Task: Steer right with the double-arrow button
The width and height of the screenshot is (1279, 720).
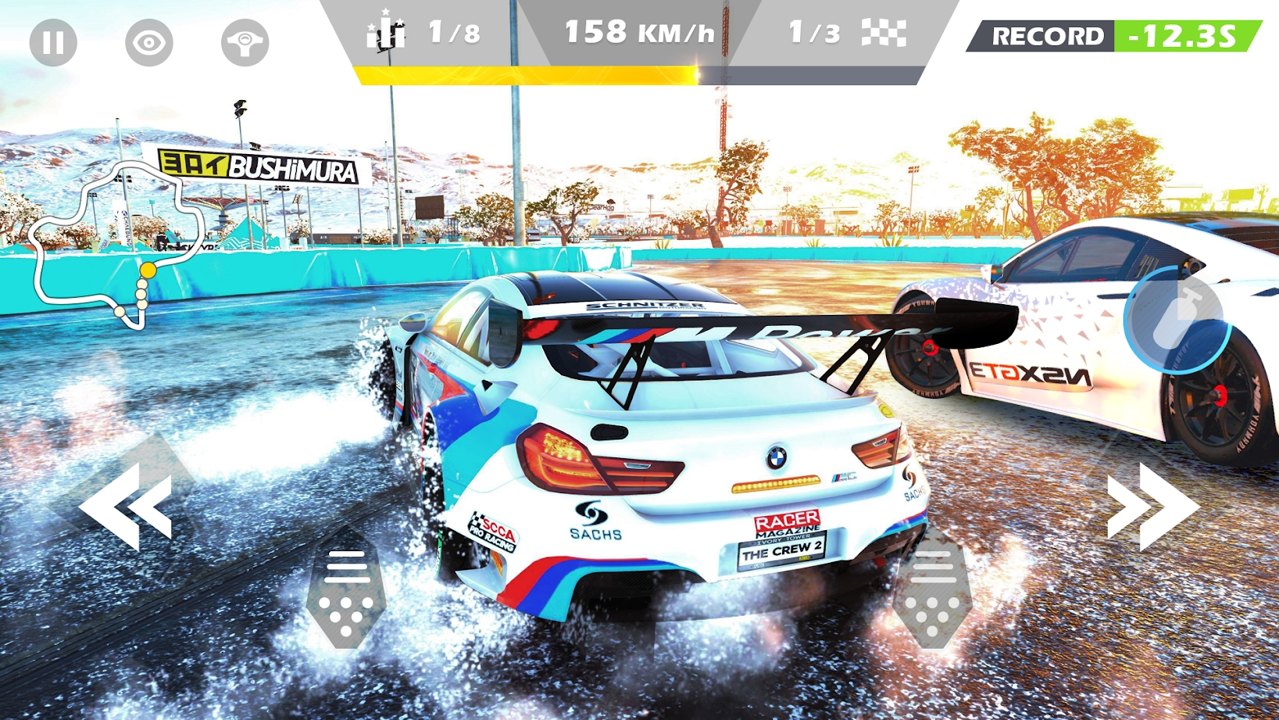Action: click(x=1152, y=506)
